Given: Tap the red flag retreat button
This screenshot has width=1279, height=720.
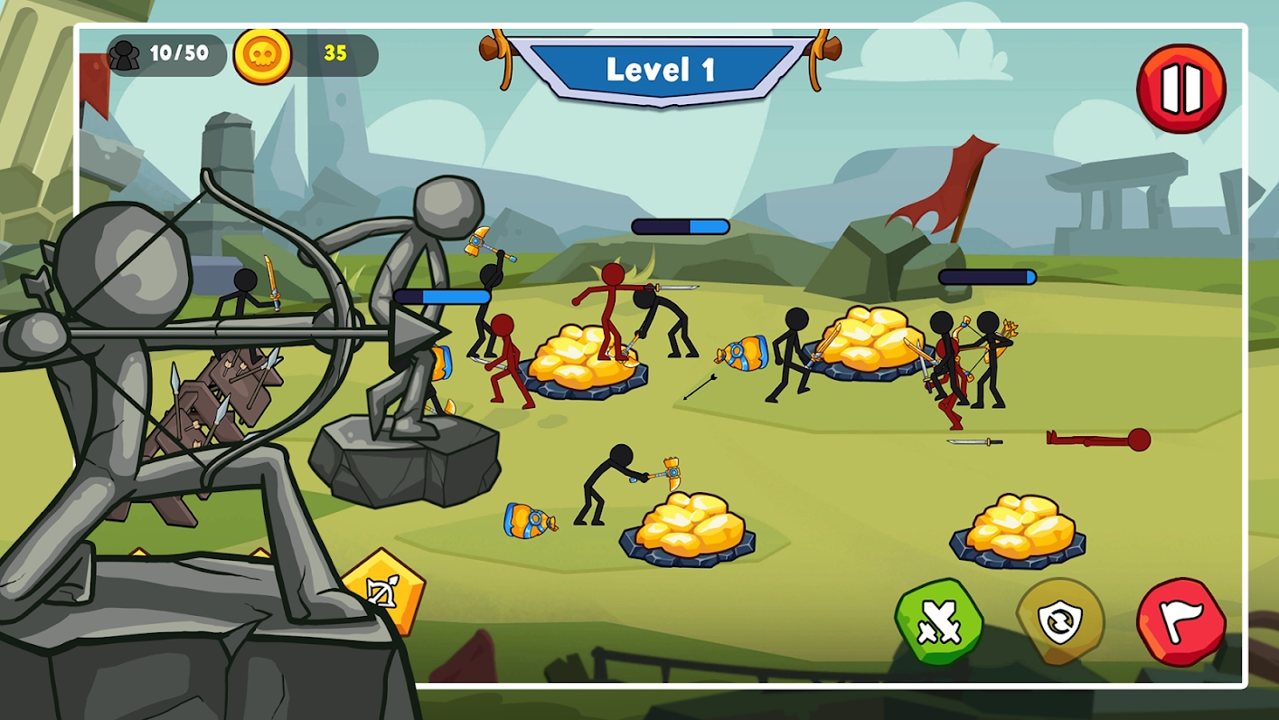Looking at the screenshot, I should coord(1181,622).
